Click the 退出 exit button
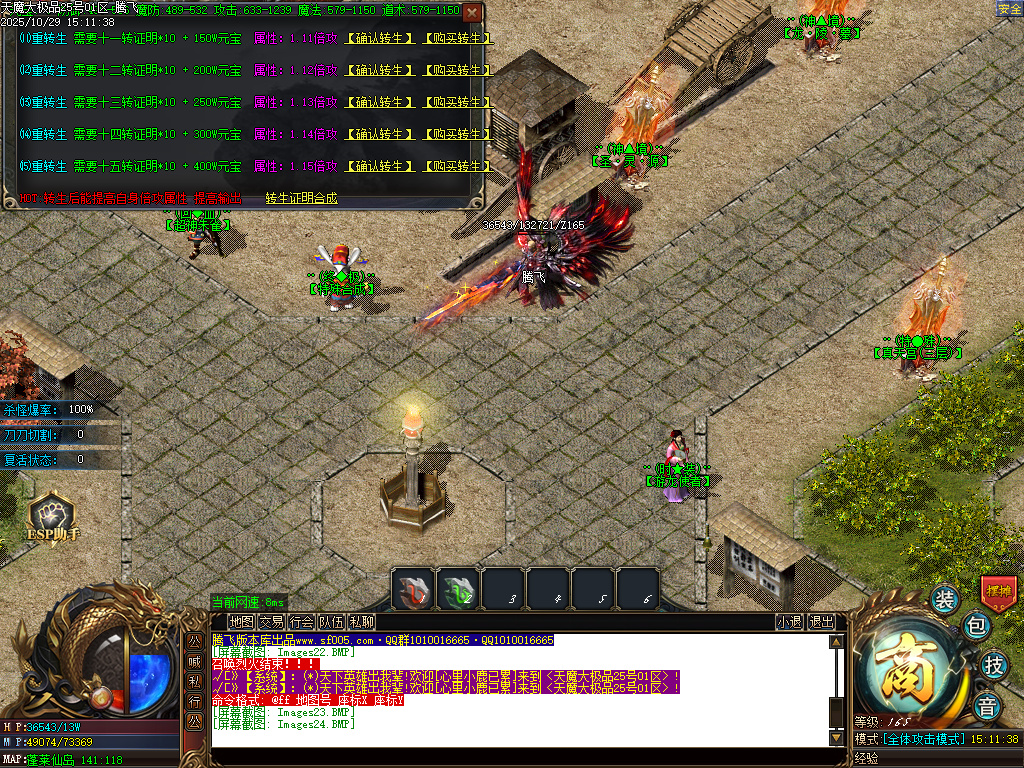 [821, 622]
